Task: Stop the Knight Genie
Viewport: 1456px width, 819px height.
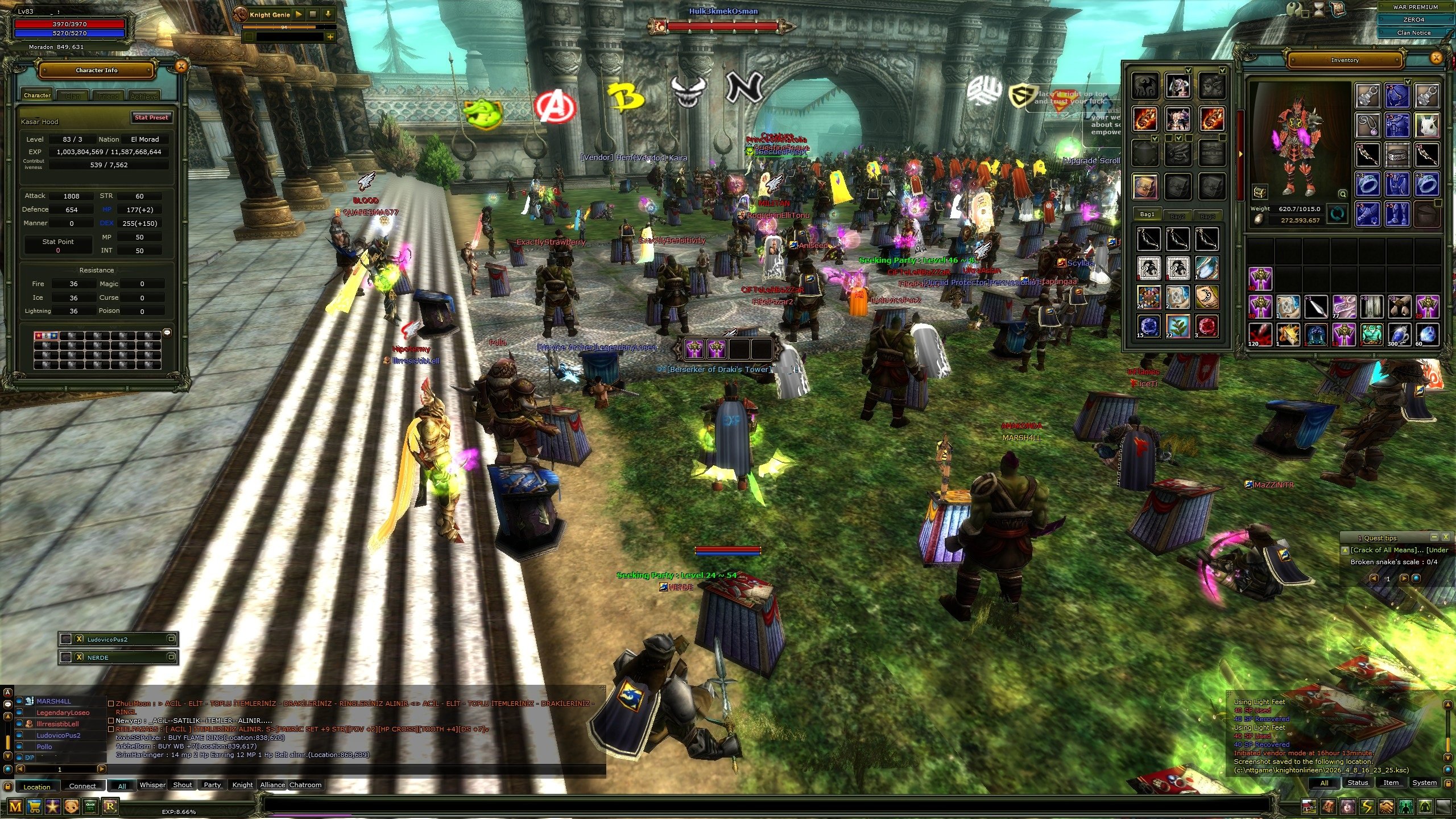Action: (x=313, y=15)
